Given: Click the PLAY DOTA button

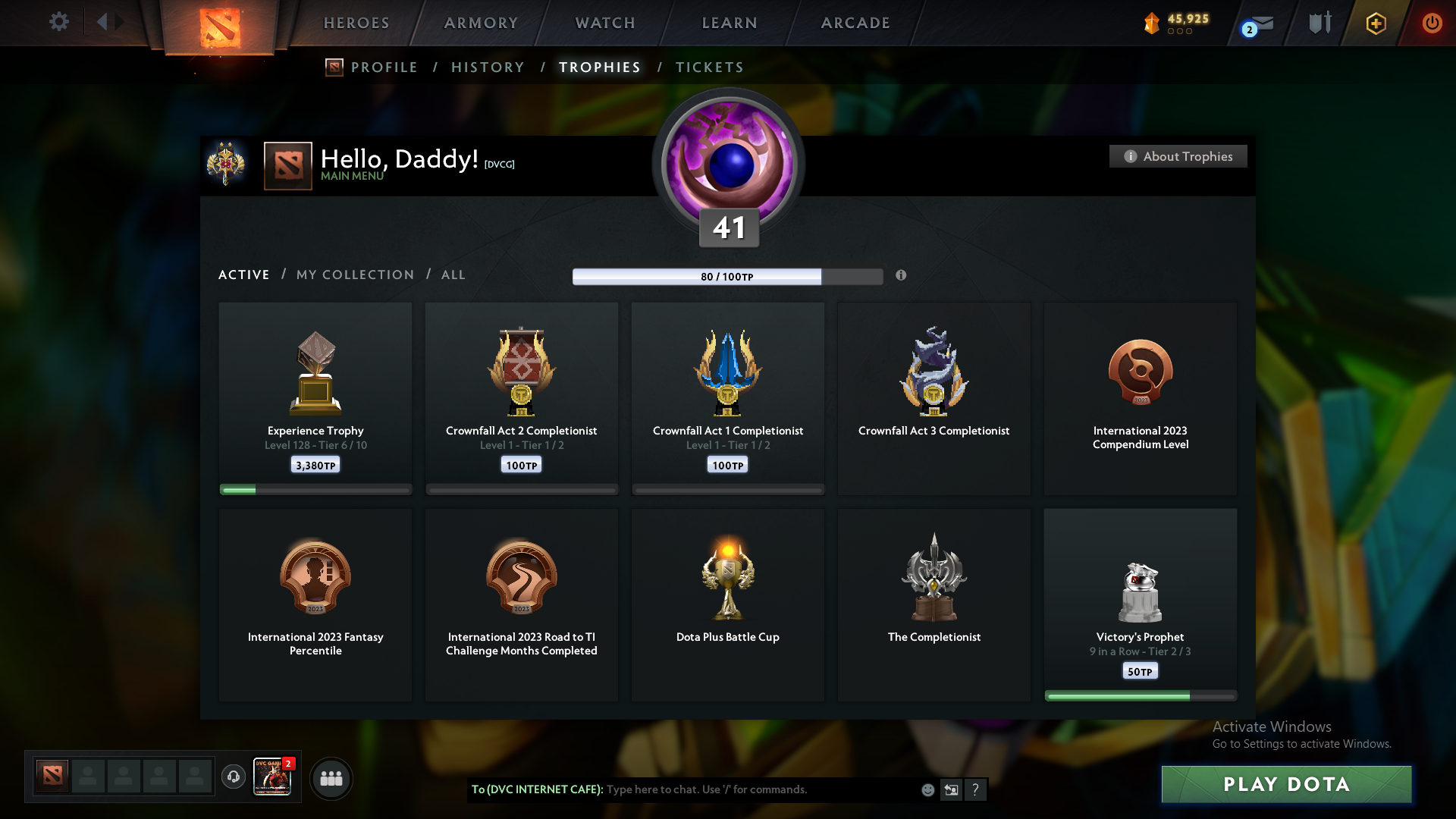Looking at the screenshot, I should 1285,785.
